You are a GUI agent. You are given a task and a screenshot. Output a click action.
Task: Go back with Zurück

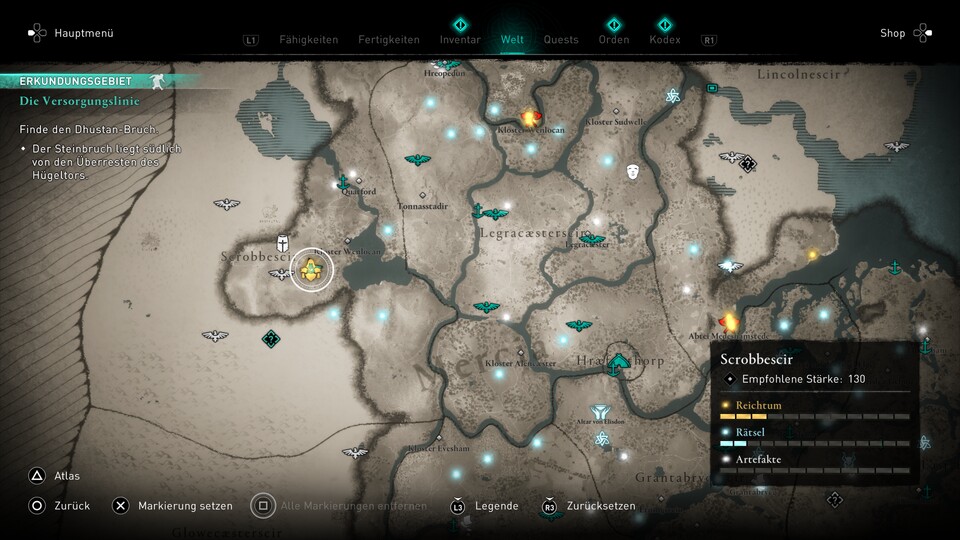[72, 506]
